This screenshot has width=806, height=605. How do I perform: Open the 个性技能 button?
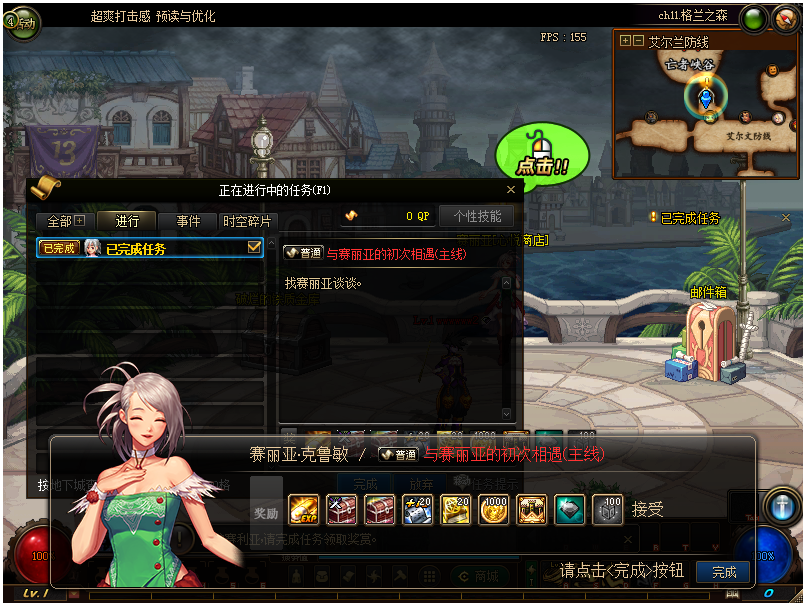pos(477,216)
